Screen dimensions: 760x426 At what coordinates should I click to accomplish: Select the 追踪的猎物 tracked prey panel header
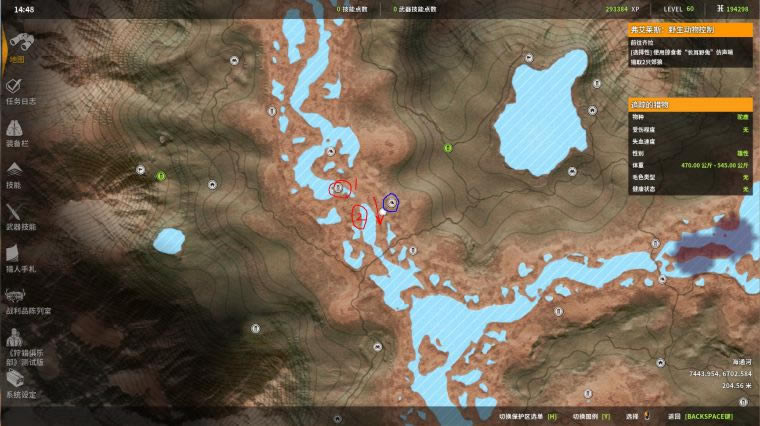[x=689, y=104]
